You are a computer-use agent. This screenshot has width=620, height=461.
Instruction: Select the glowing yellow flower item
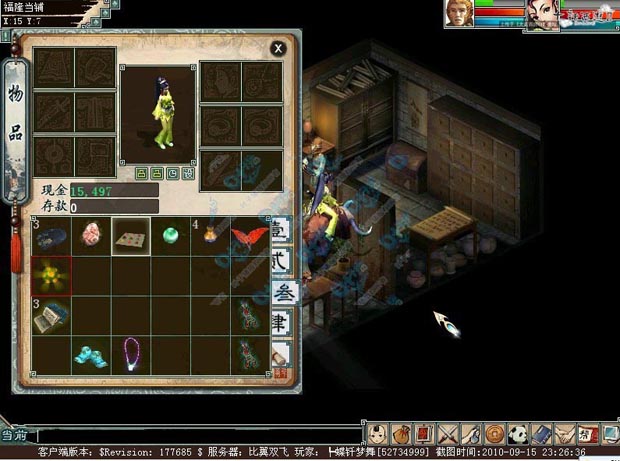coord(51,275)
